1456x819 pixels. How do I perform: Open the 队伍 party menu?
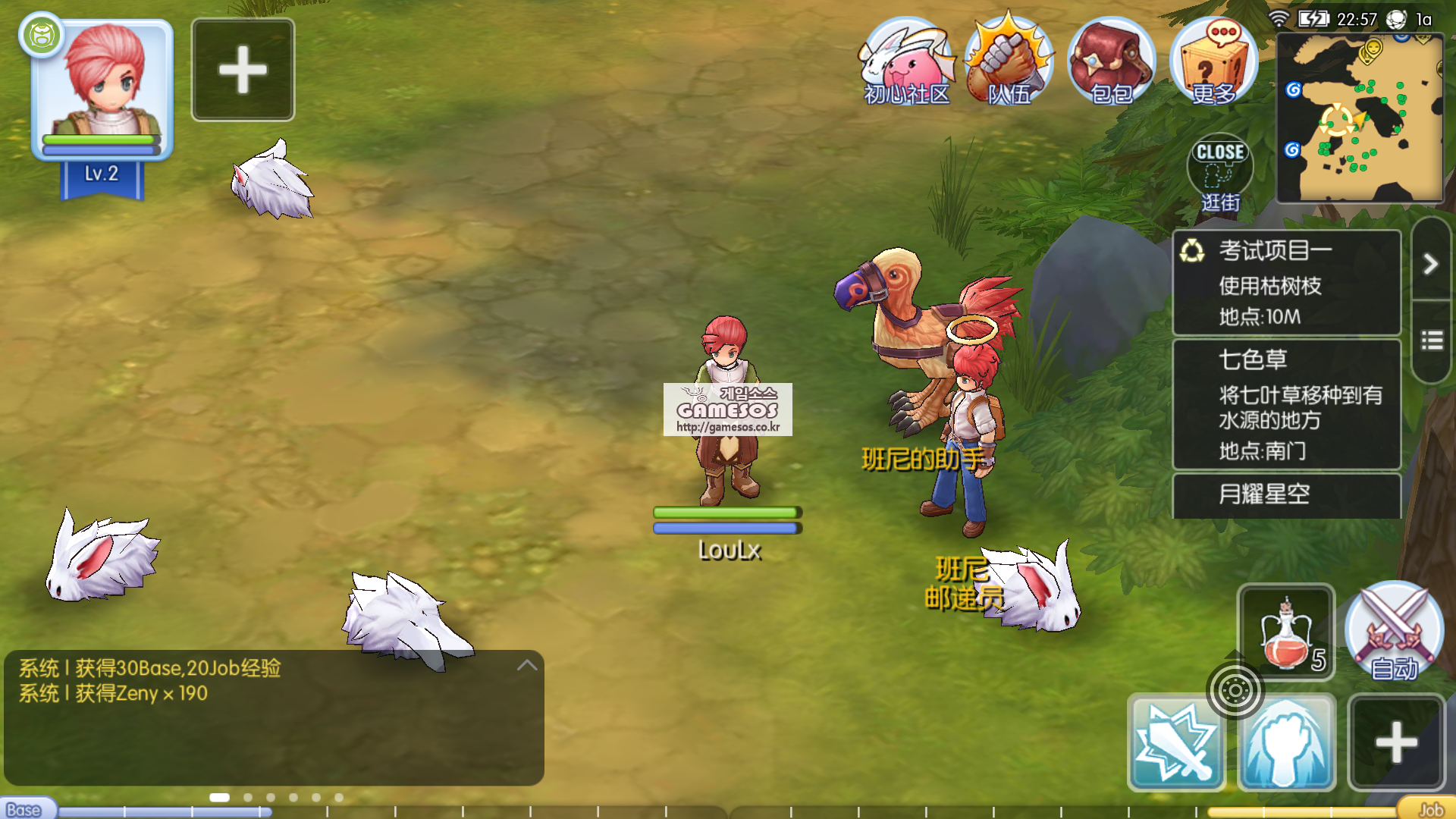[1009, 62]
